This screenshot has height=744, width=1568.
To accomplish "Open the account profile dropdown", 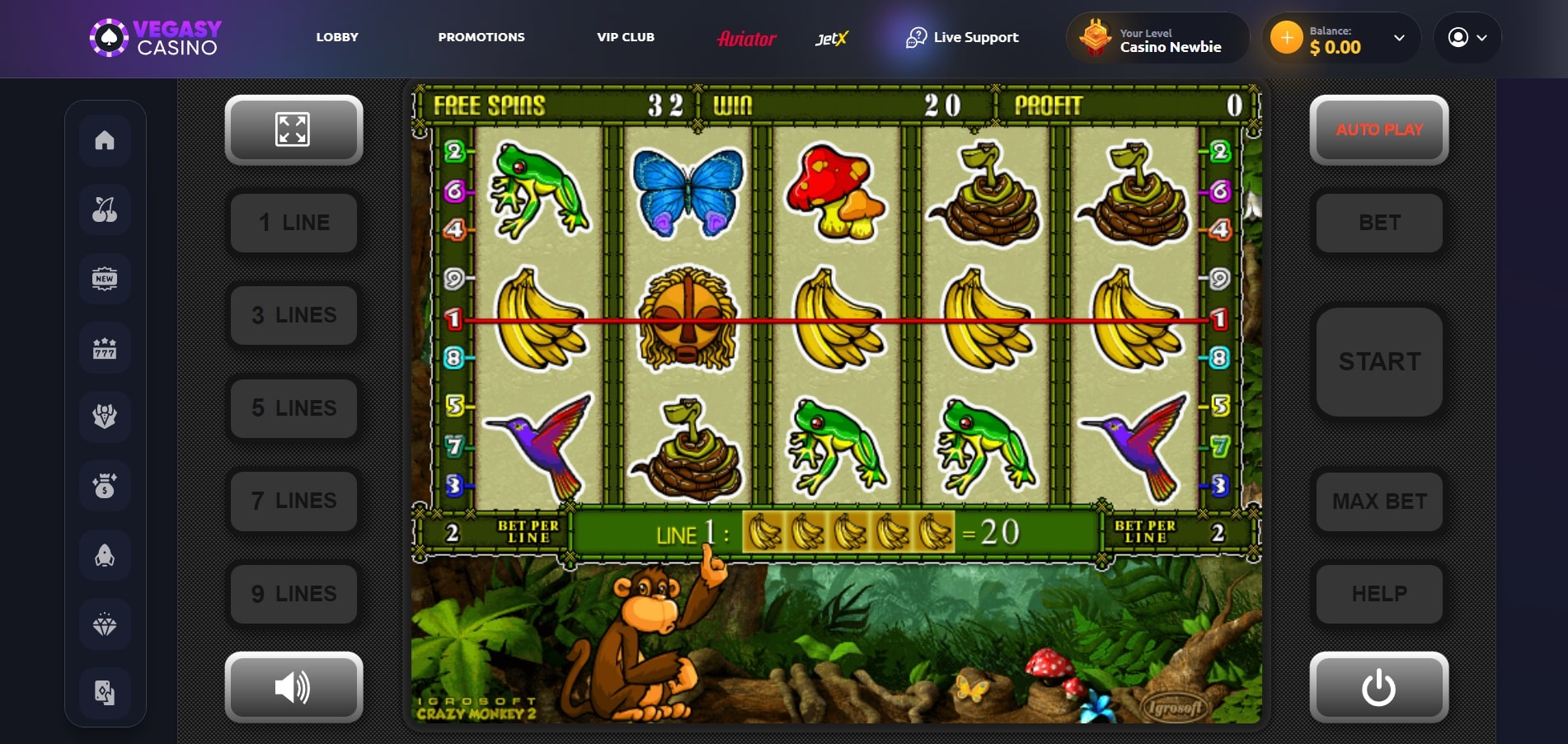I will pos(1467,37).
